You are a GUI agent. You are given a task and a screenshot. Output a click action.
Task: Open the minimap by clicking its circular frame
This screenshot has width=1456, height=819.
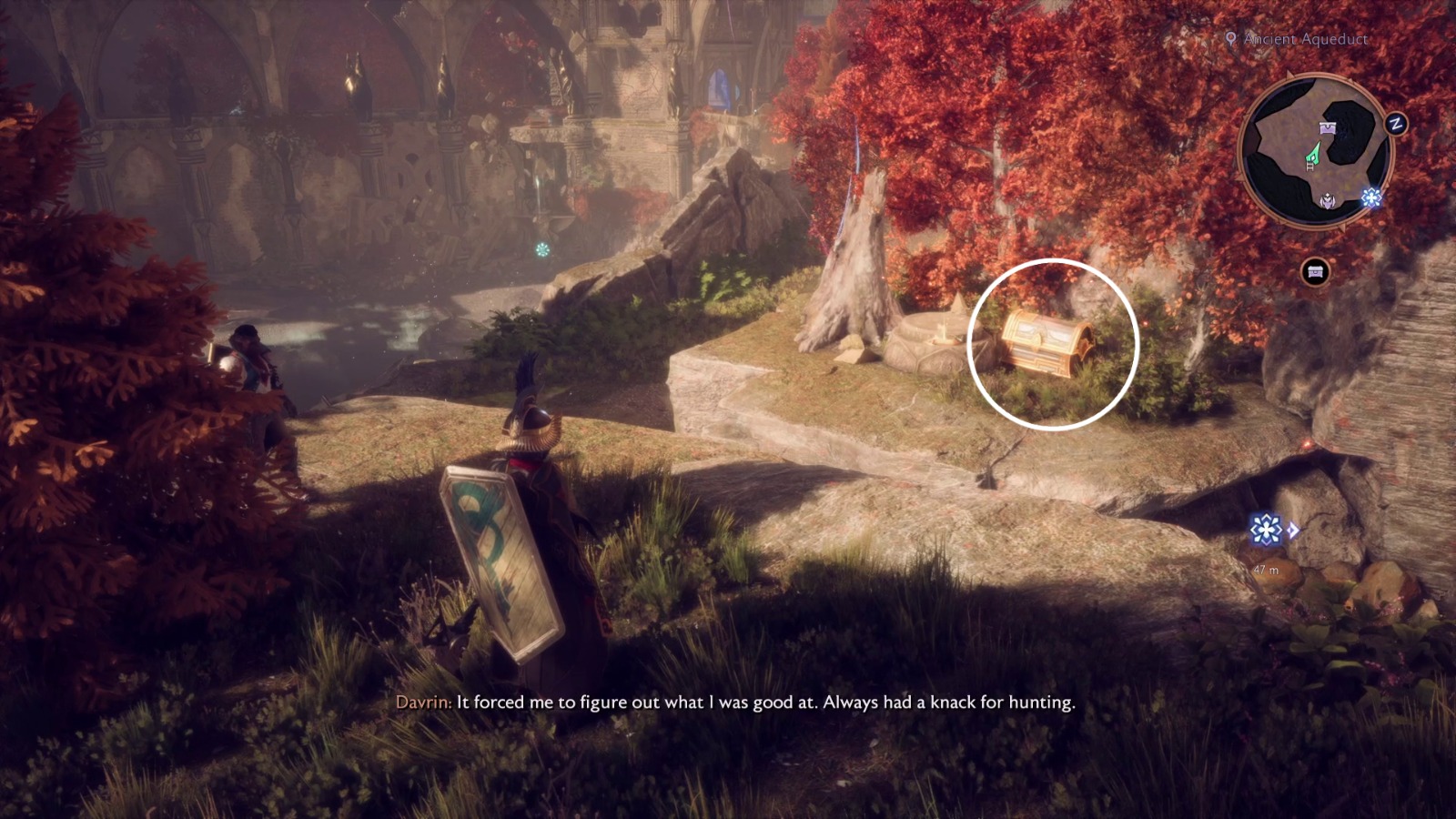click(1318, 150)
